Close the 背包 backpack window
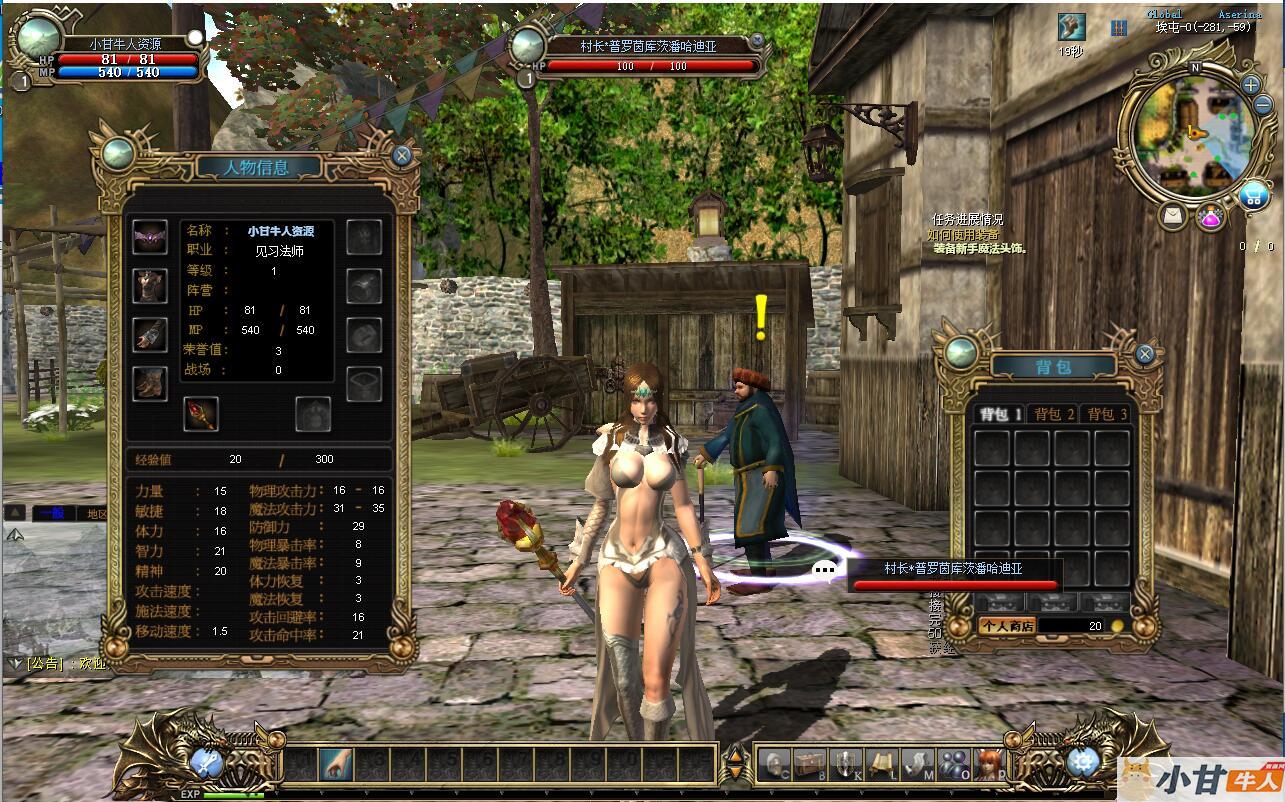1285x802 pixels. coord(1146,354)
